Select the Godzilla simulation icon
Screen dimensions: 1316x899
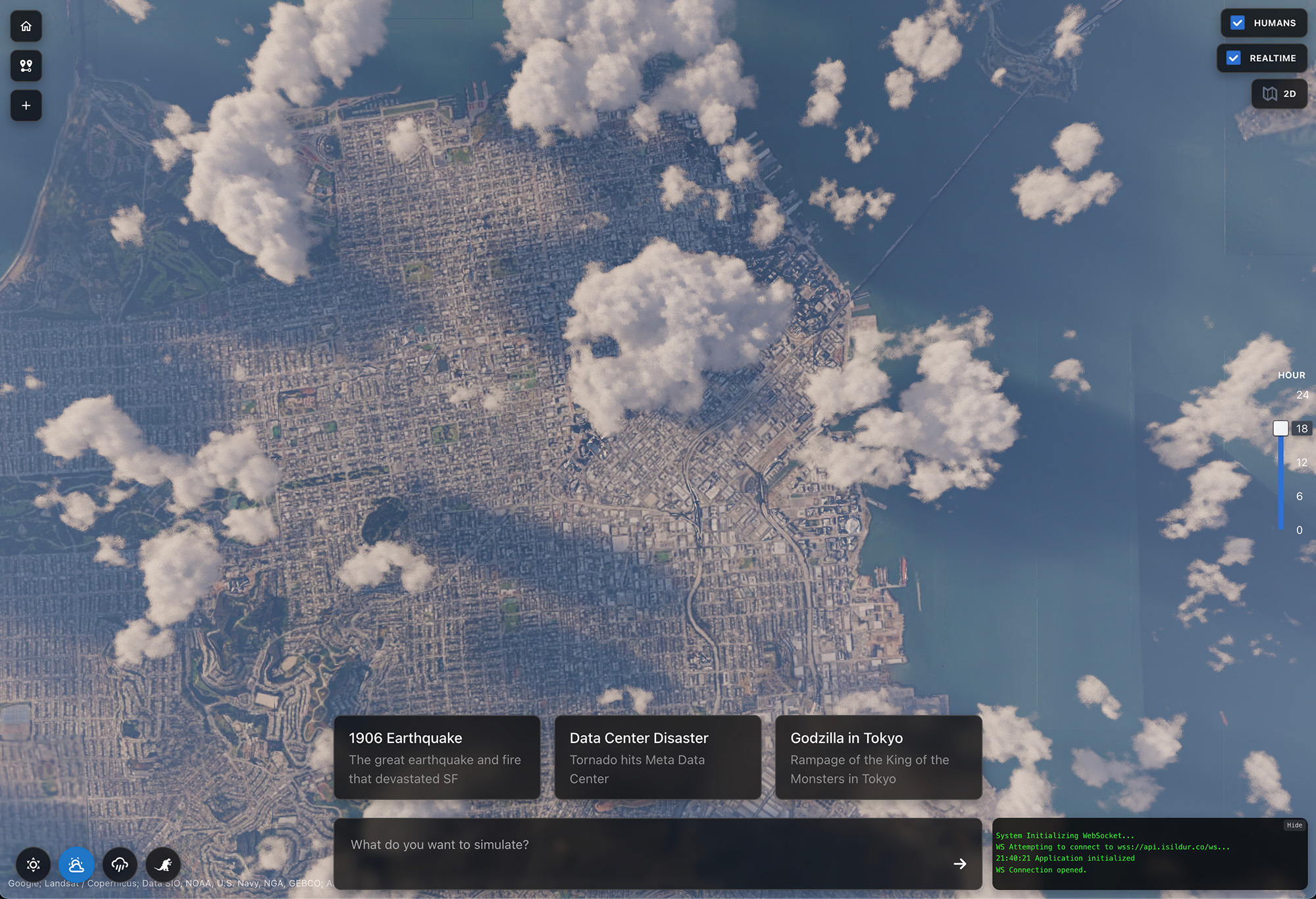click(x=163, y=865)
